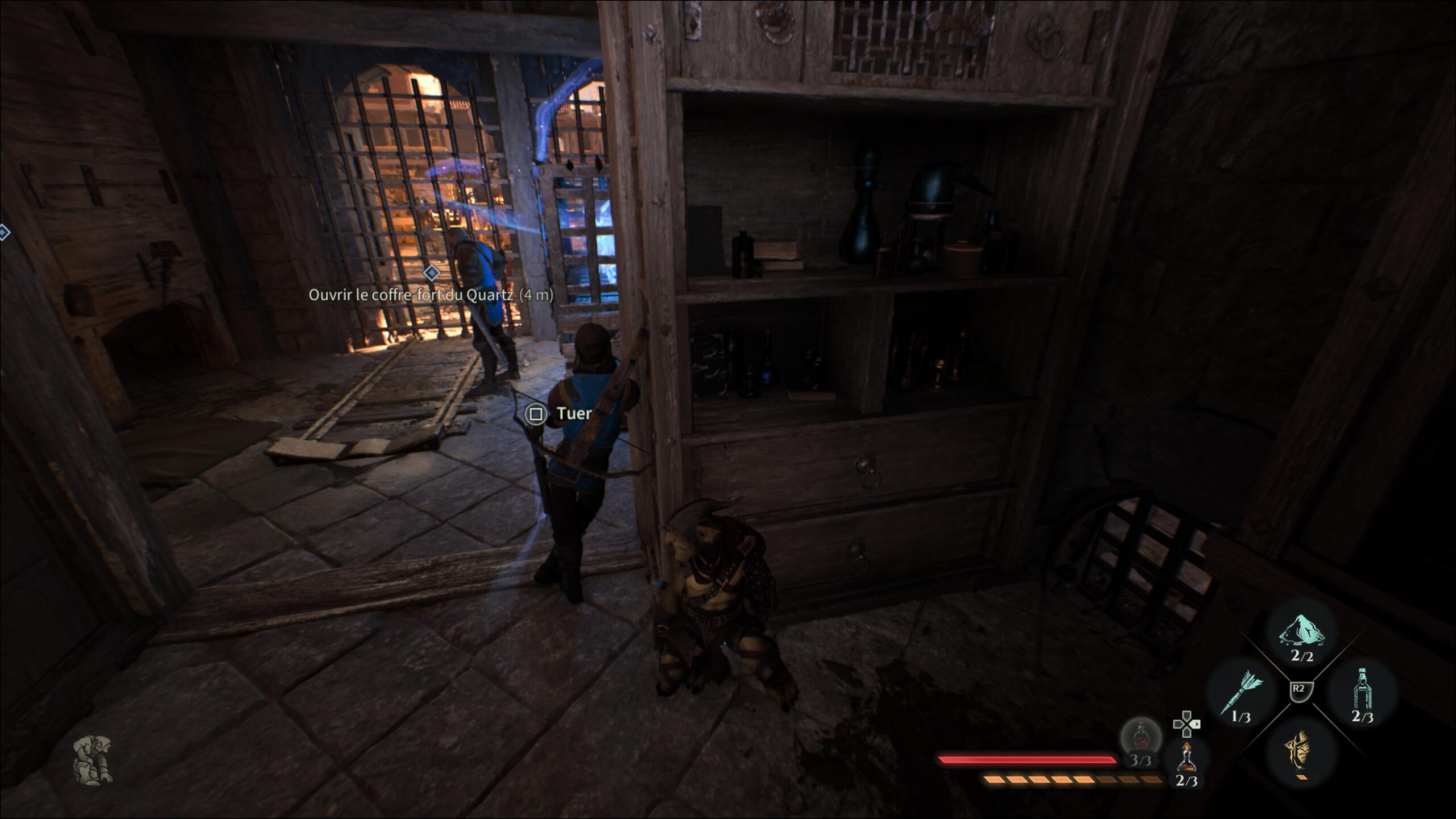Activate the goblin head ability icon

[x=1301, y=750]
